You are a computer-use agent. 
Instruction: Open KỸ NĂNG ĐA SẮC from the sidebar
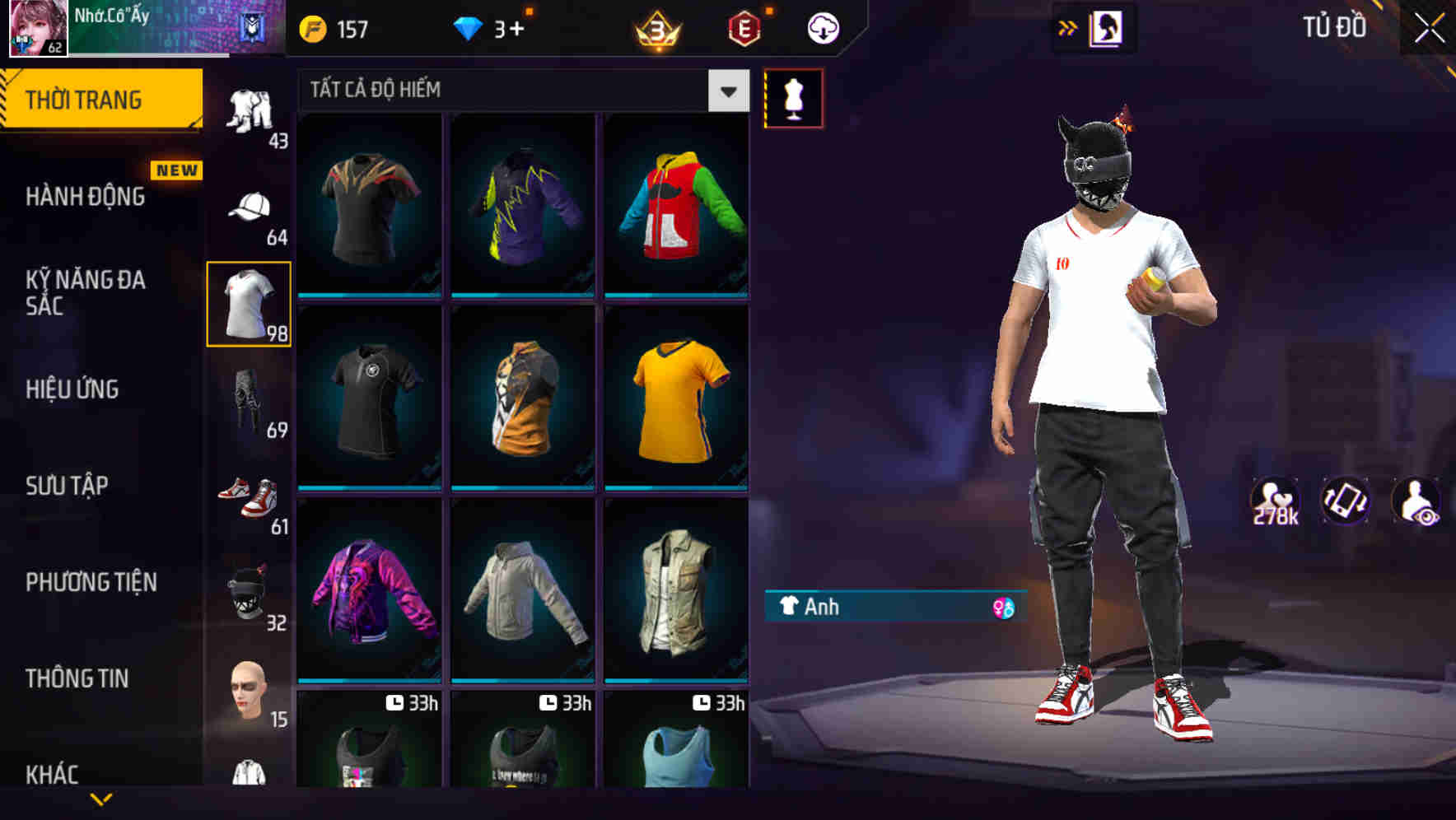coord(86,293)
